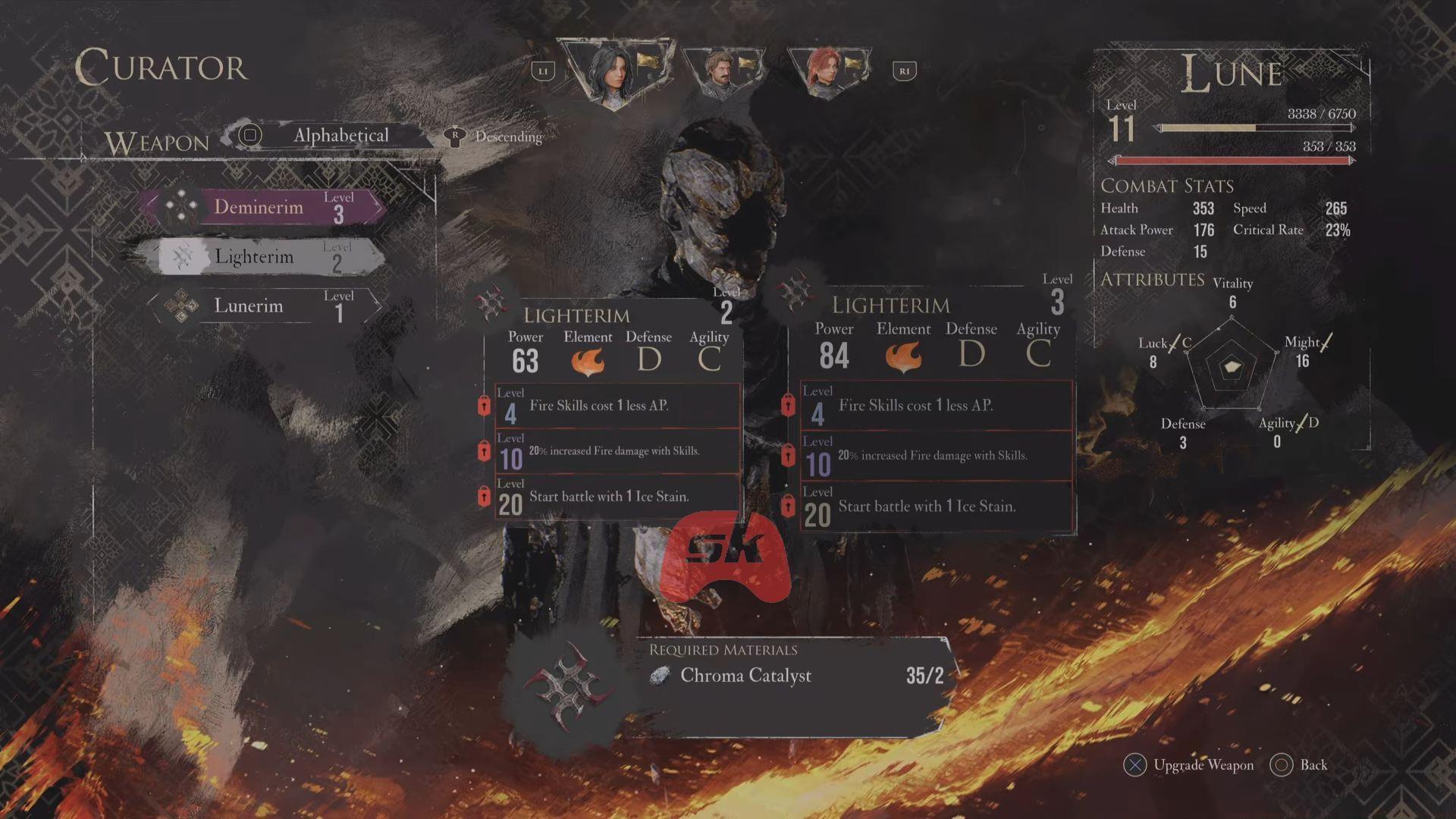This screenshot has height=819, width=1456.
Task: Open the Alphabetical sort selector
Action: coord(340,136)
